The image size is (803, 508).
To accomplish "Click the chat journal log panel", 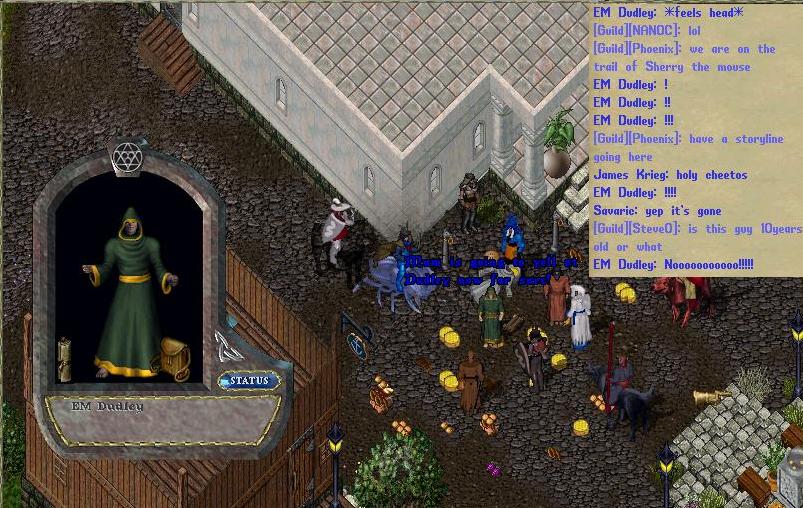I will (695, 138).
